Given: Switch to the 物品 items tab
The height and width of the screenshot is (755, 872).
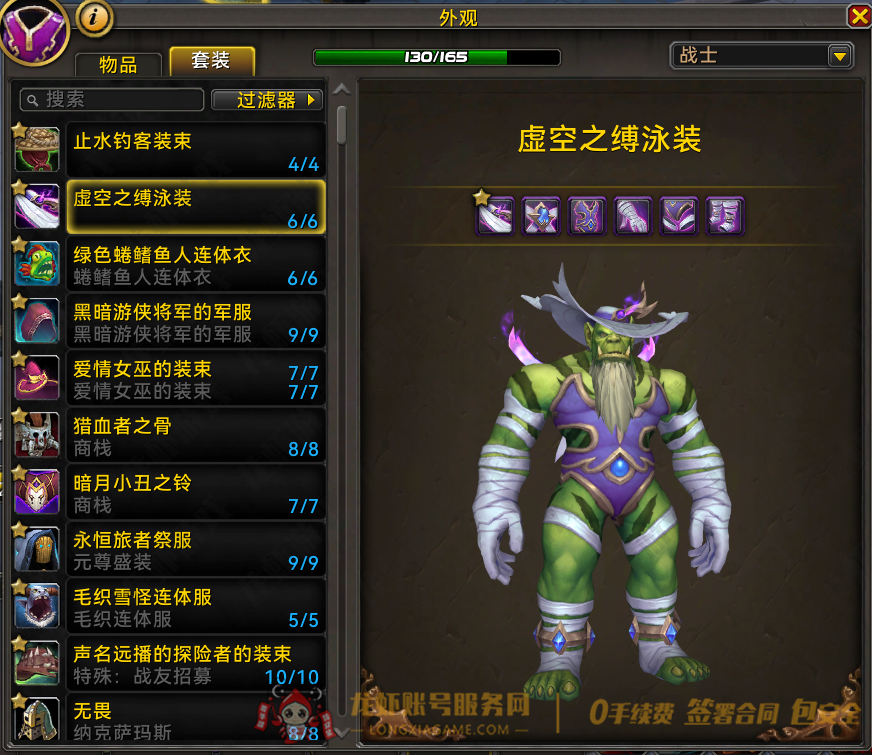Looking at the screenshot, I should pos(118,64).
